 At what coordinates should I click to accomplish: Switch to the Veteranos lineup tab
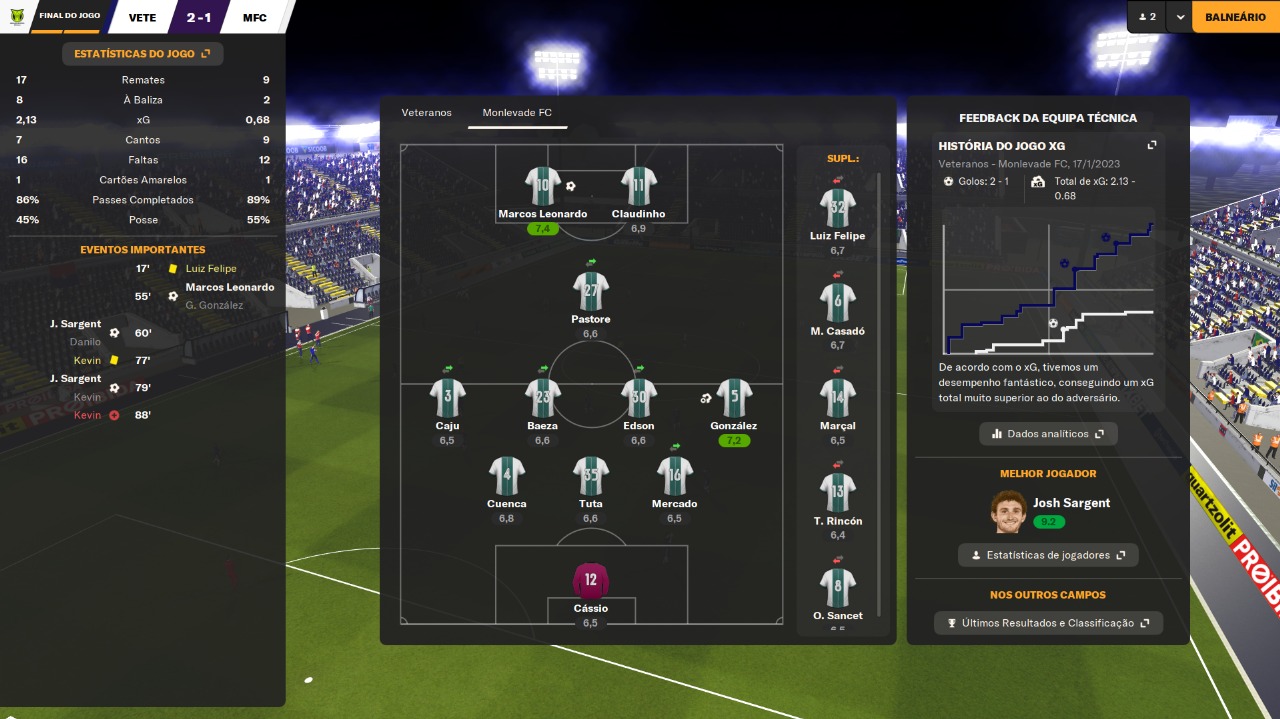(427, 113)
